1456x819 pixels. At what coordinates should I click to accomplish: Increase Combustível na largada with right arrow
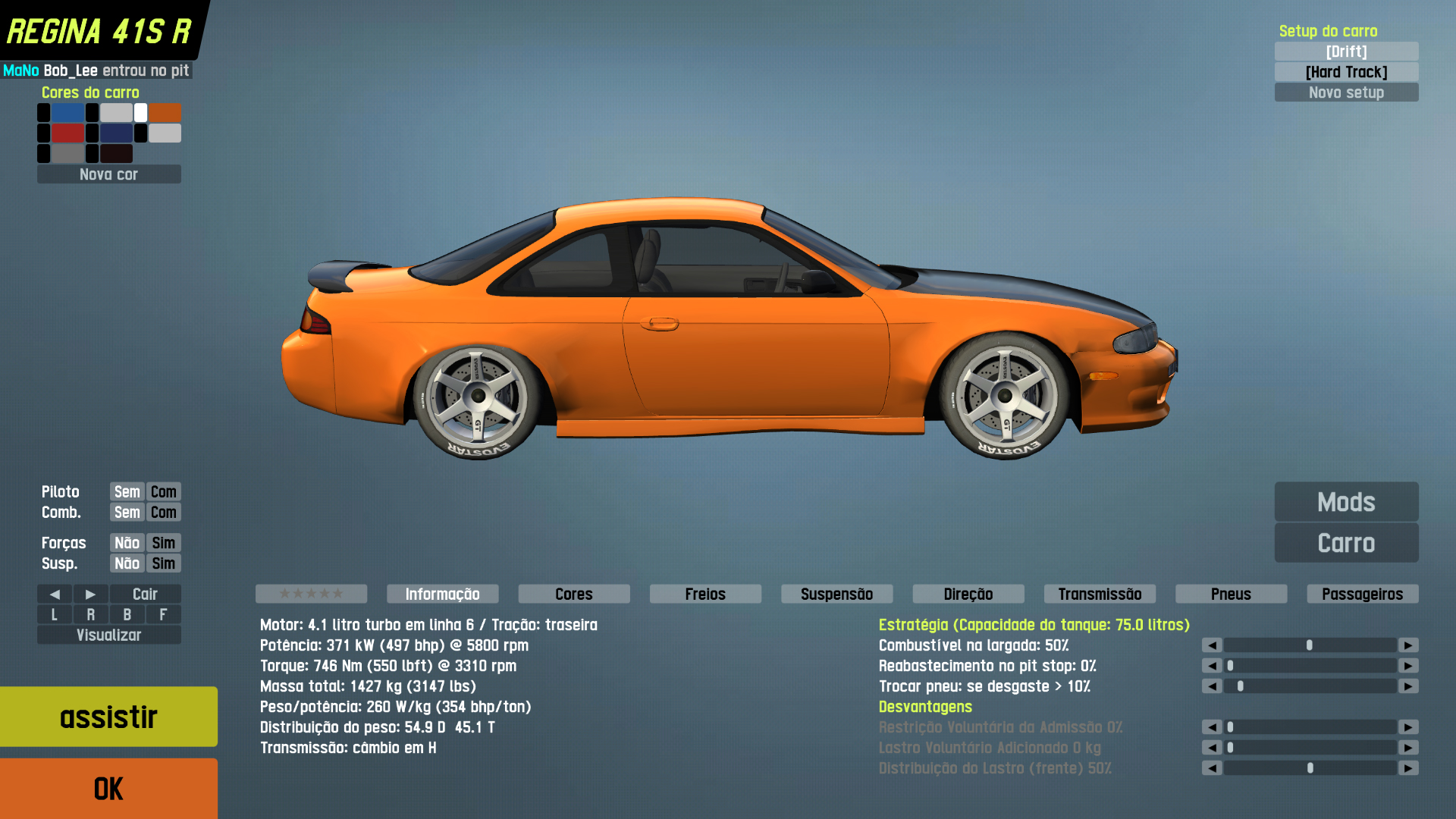(x=1408, y=645)
